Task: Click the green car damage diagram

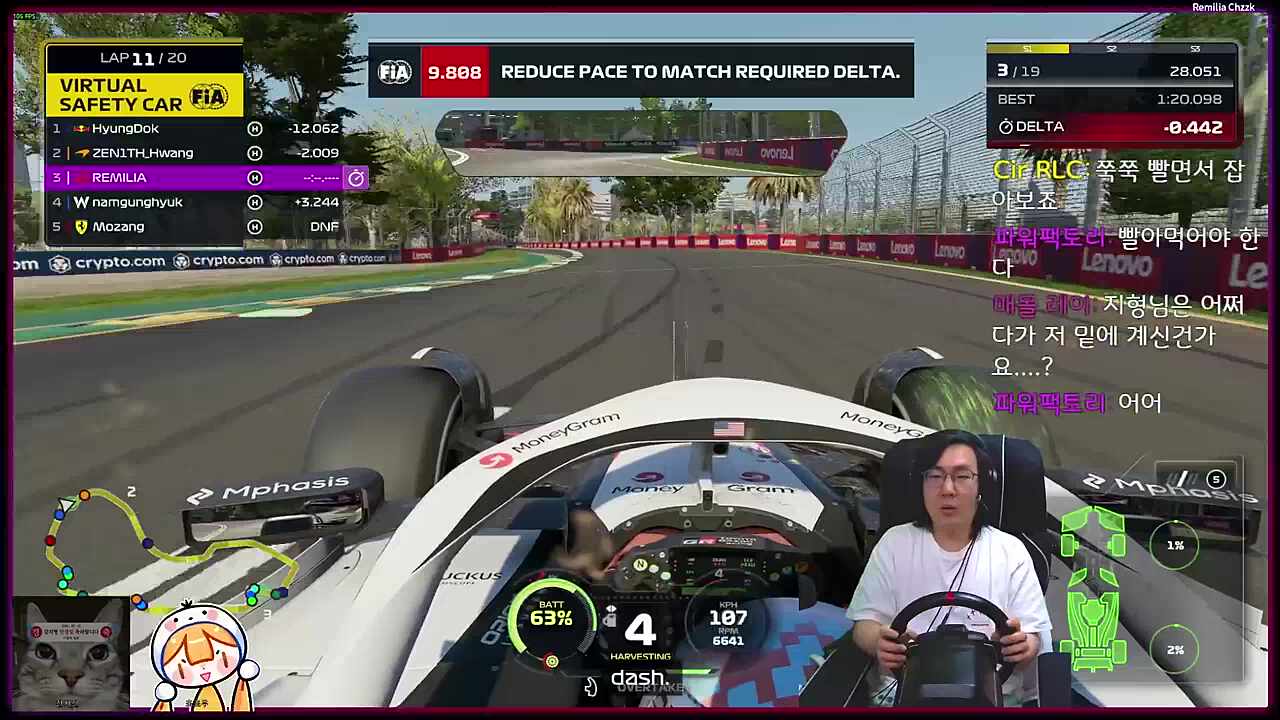Action: coord(1093,587)
